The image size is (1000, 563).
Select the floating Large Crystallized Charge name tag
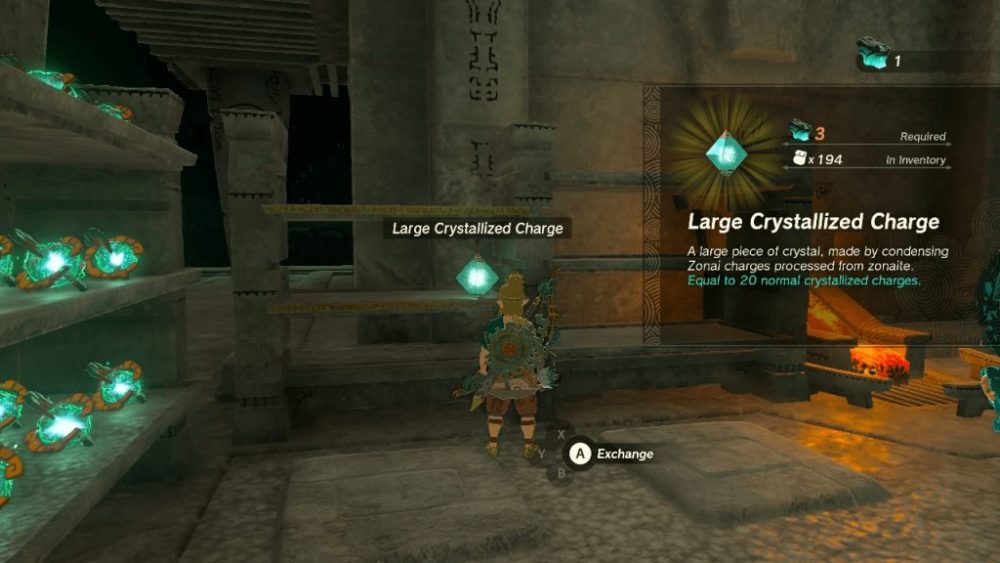[x=477, y=228]
